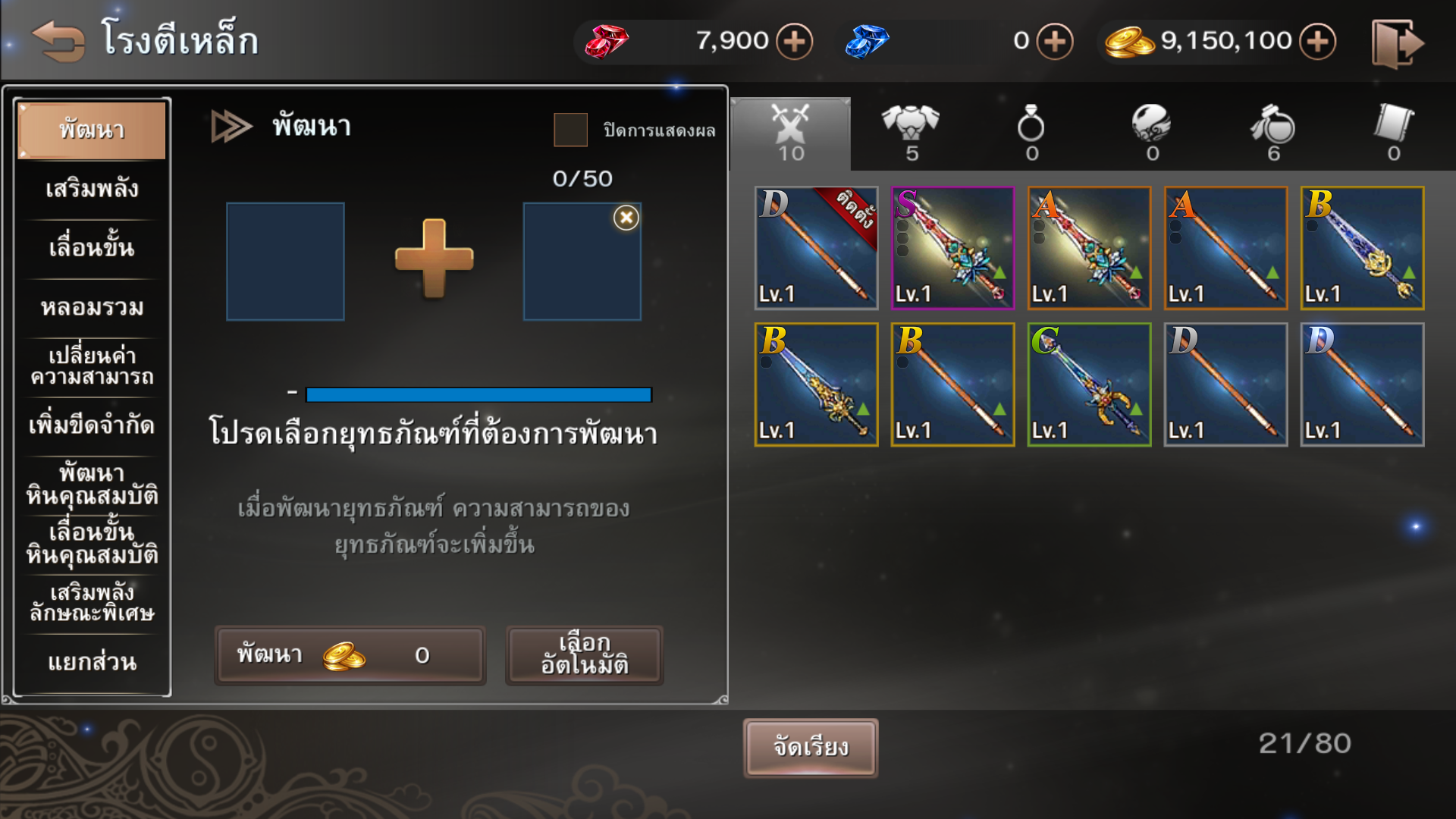Select the แยกส่วน menu entry
Image resolution: width=1456 pixels, height=819 pixels.
click(x=92, y=662)
